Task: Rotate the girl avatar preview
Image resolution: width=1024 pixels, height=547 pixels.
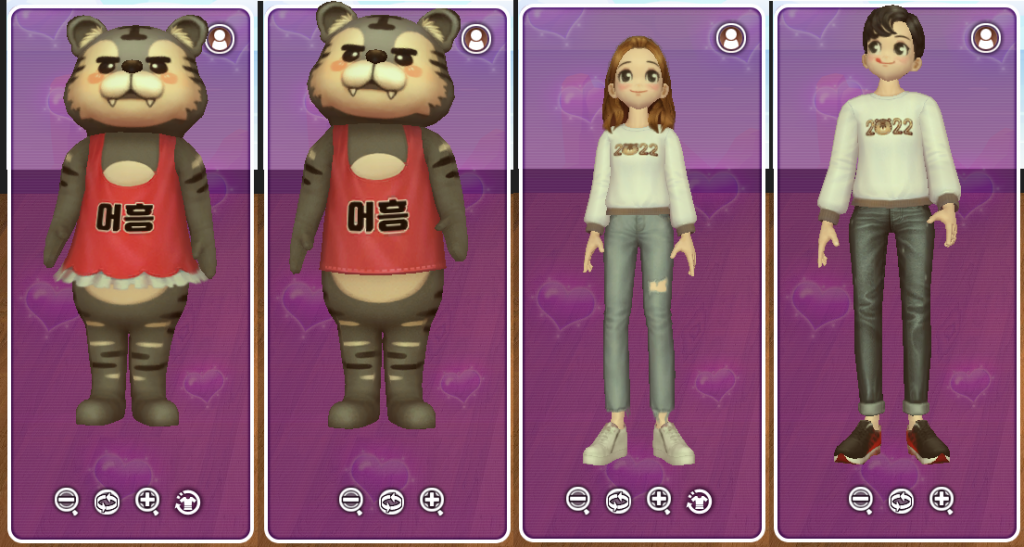Action: [618, 500]
